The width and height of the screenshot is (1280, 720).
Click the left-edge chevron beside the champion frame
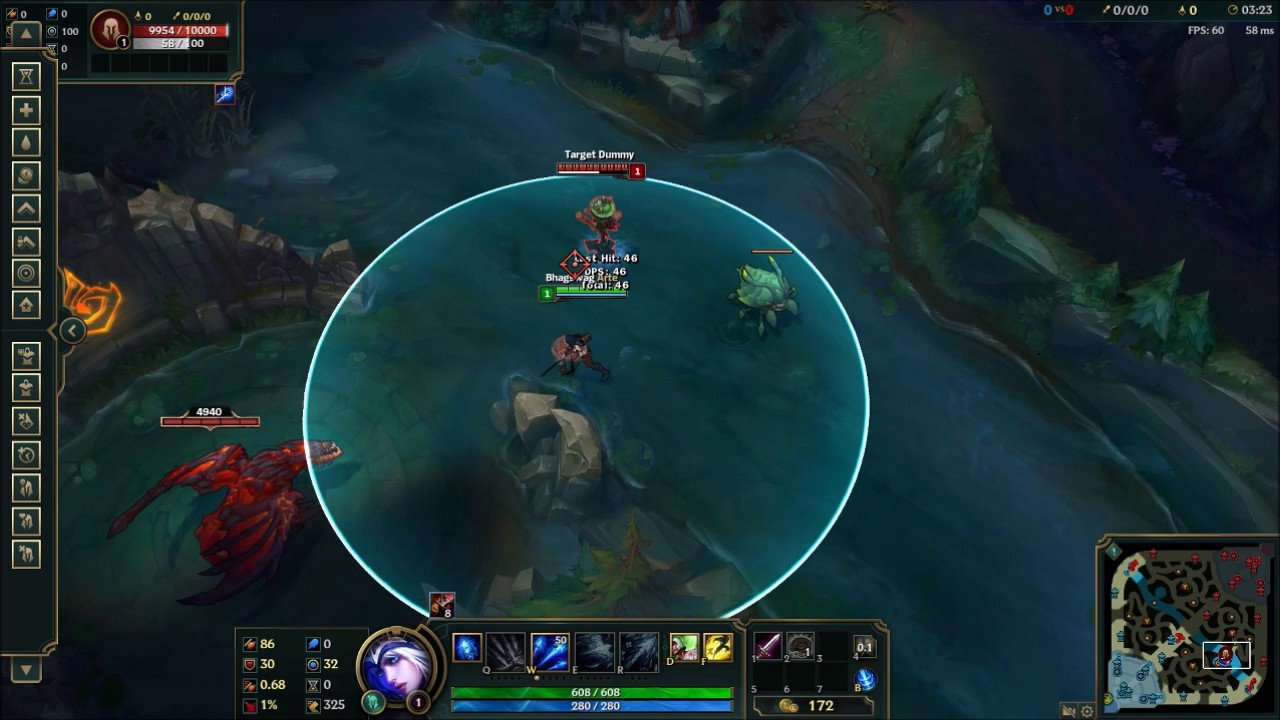coord(71,329)
